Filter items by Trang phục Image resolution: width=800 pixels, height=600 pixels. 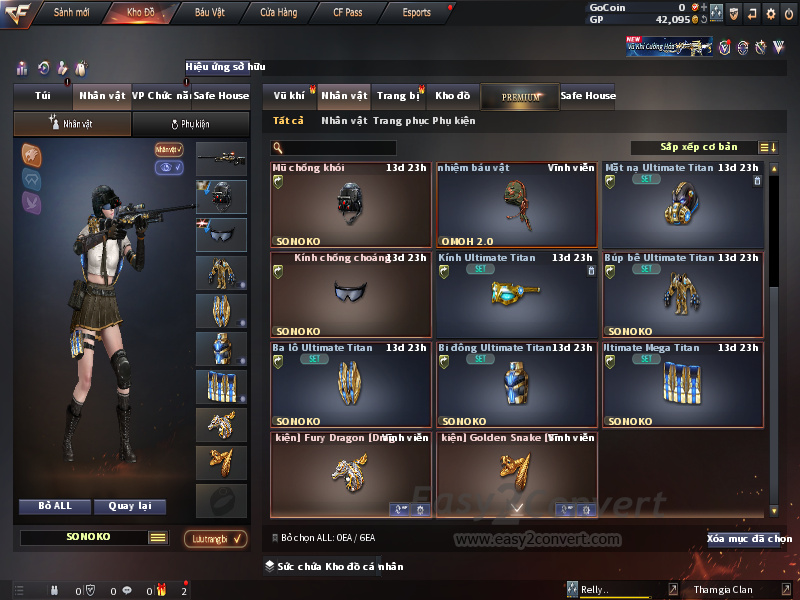tap(400, 121)
